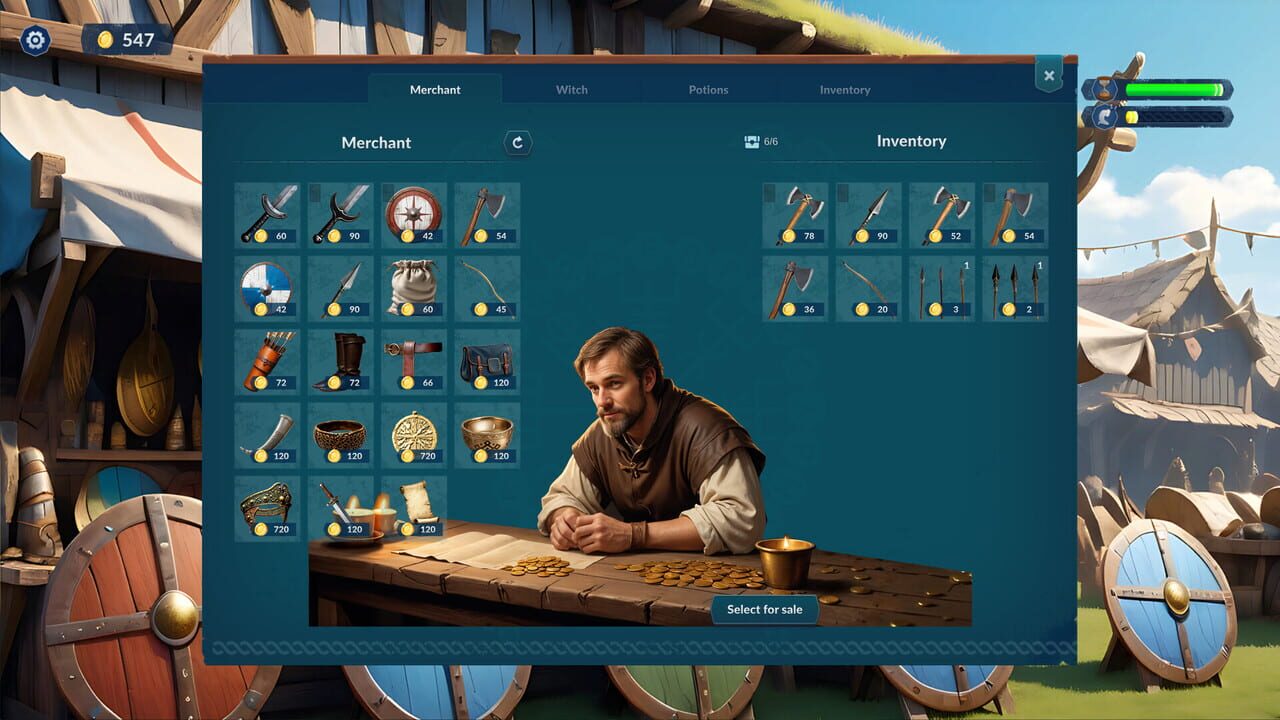Open the Potions tab

708,89
